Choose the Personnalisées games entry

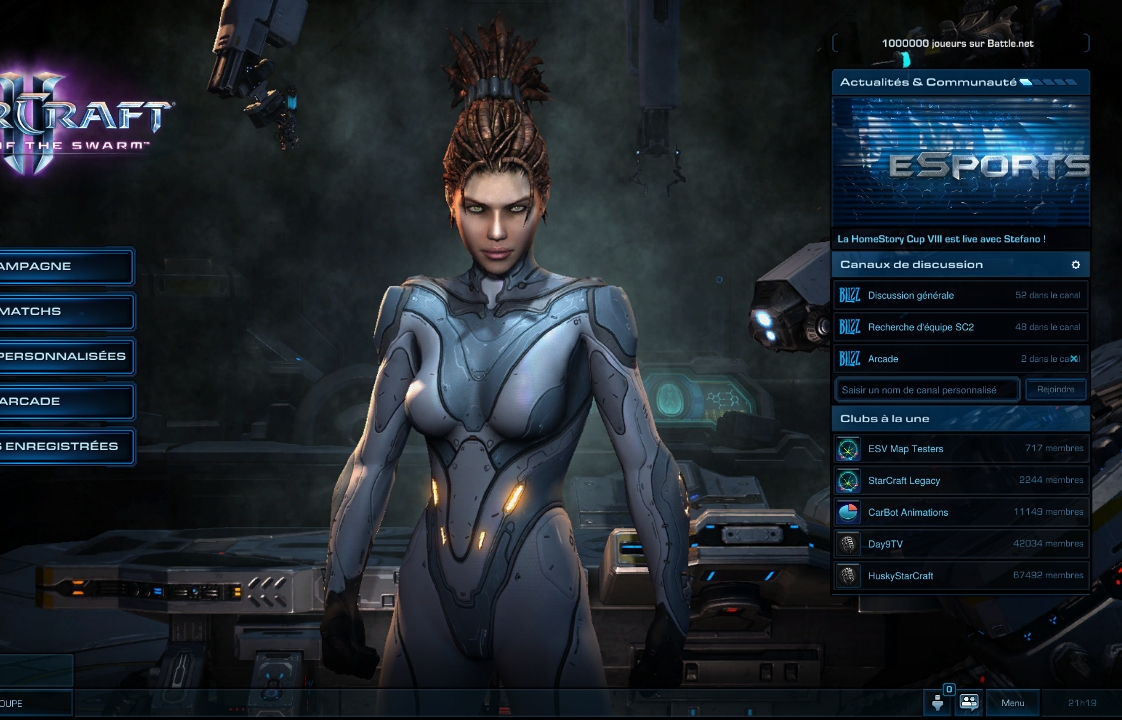point(62,357)
